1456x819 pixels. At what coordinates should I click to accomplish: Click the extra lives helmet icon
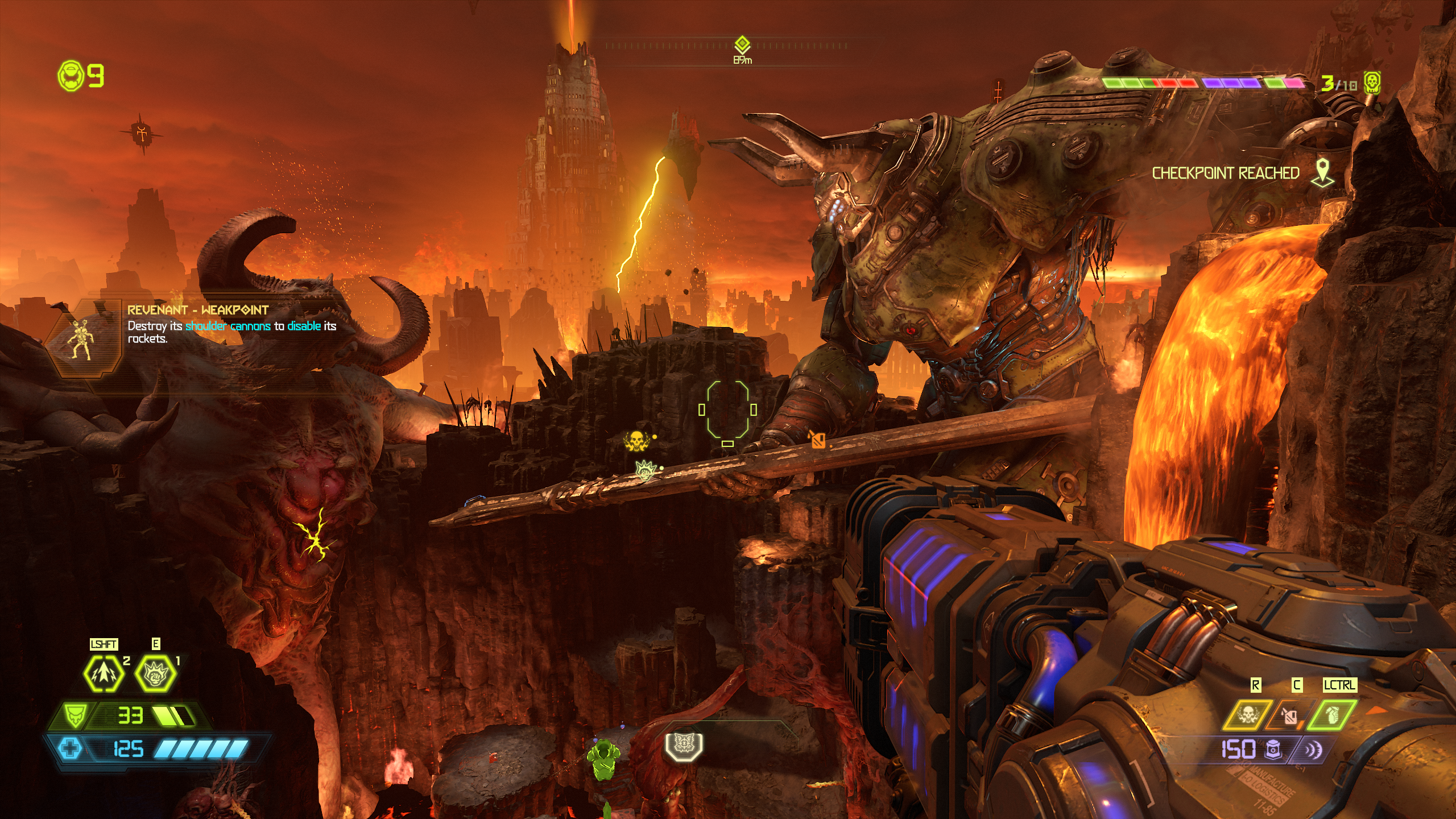coord(71,76)
